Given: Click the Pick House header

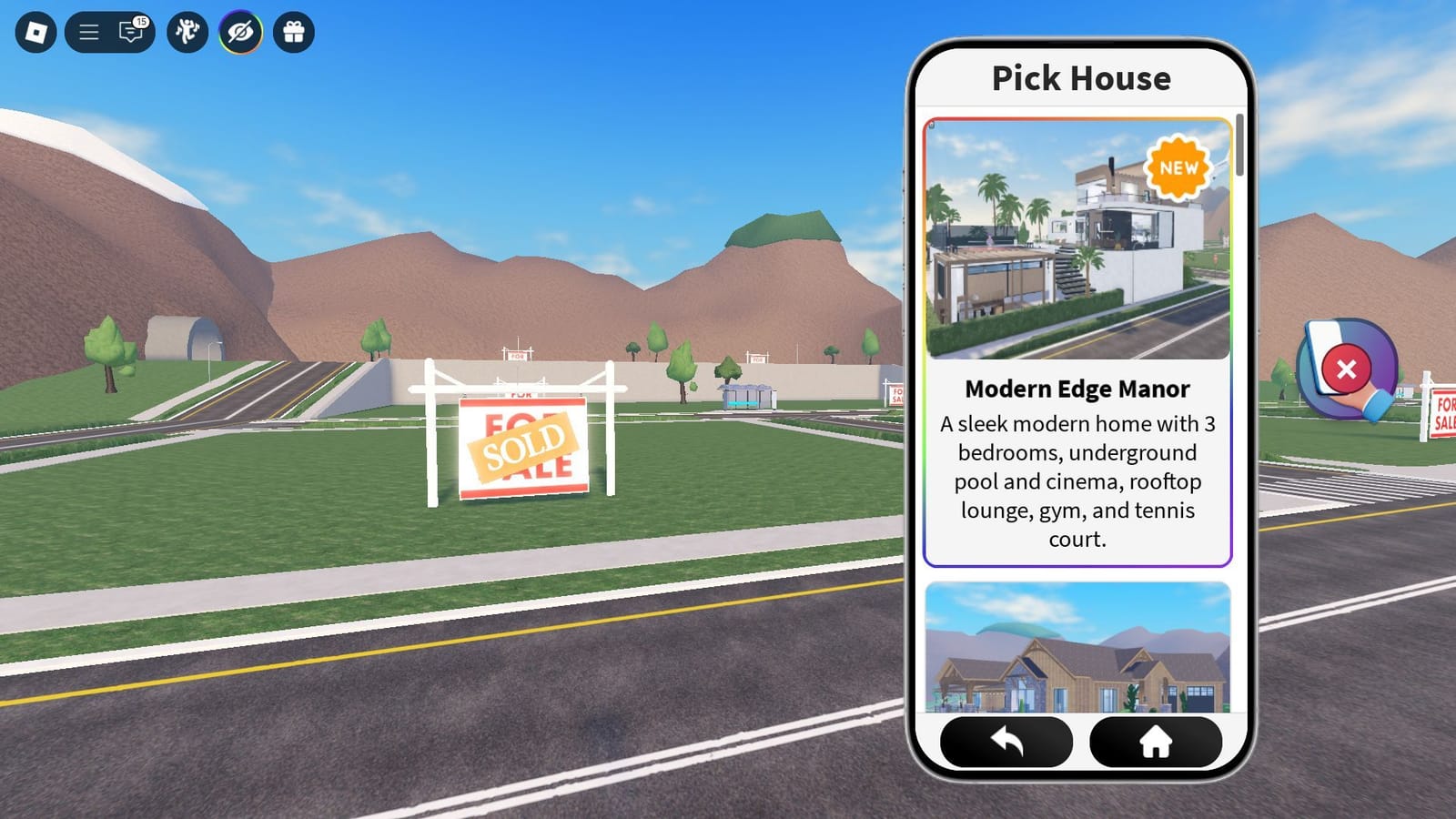Looking at the screenshot, I should coord(1079,78).
